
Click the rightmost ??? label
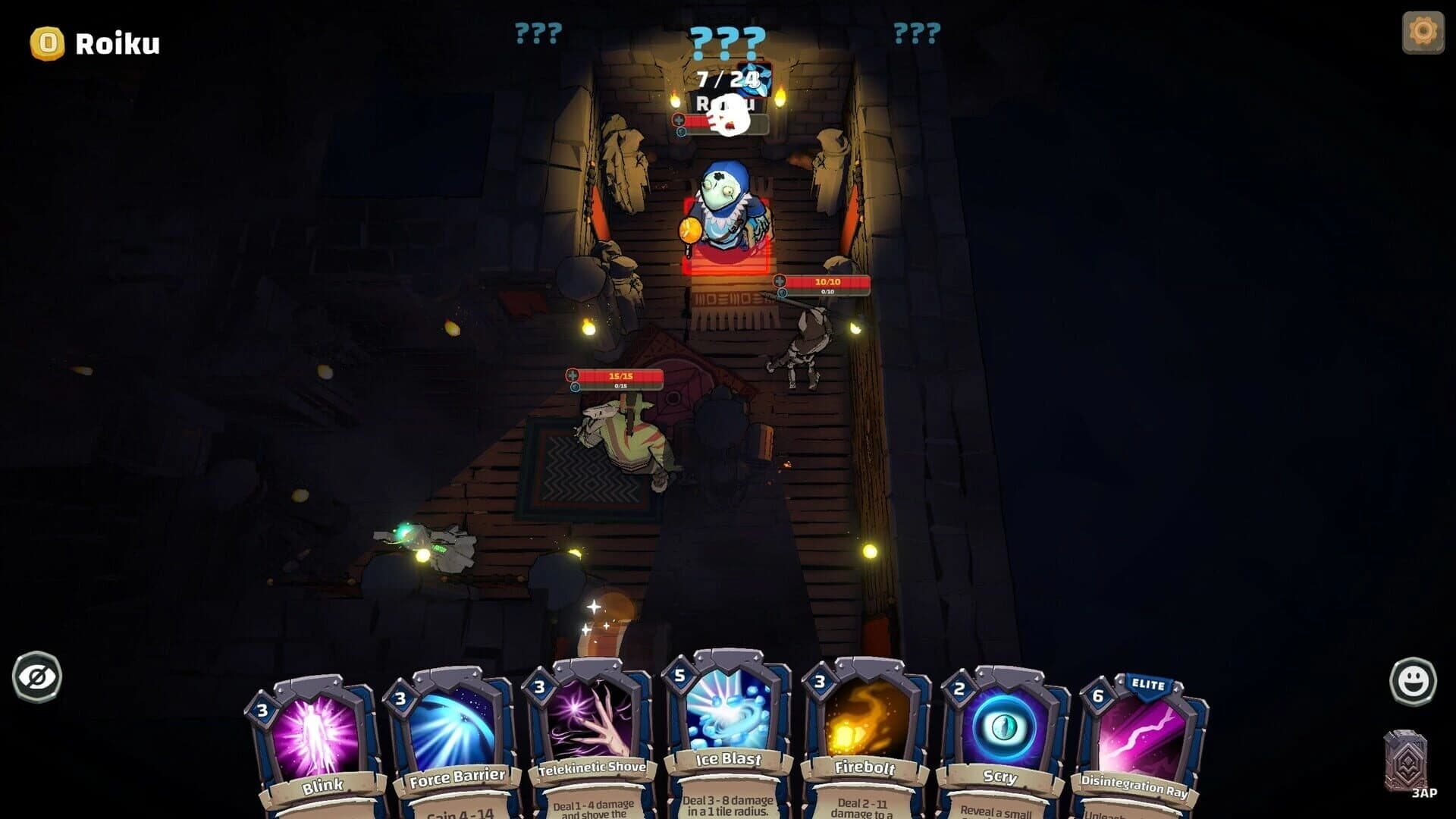(x=918, y=32)
